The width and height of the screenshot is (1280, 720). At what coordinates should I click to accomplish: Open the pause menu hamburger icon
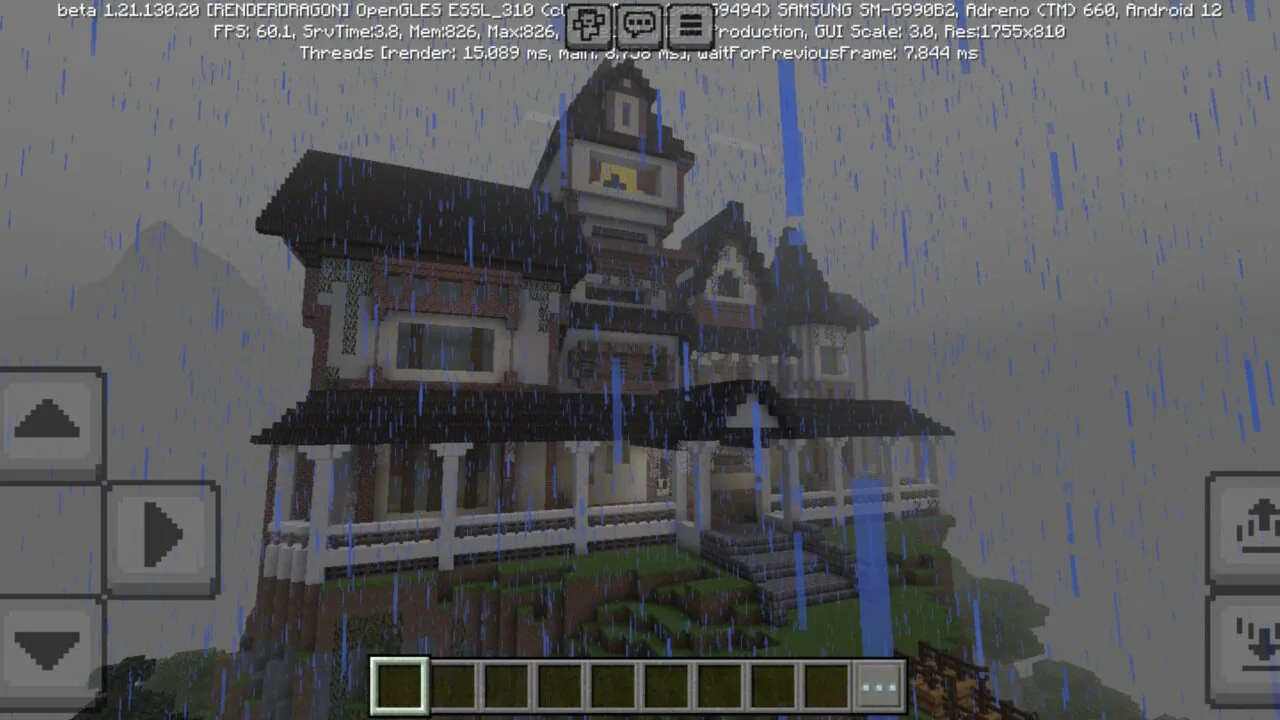point(691,25)
